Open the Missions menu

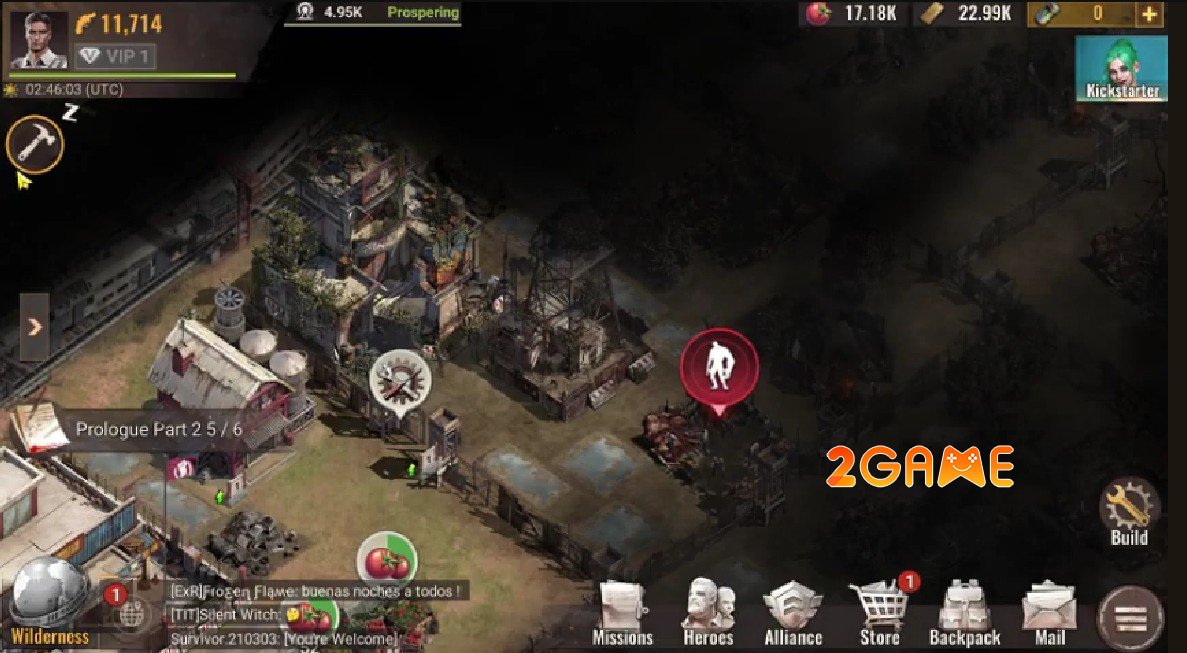(622, 612)
